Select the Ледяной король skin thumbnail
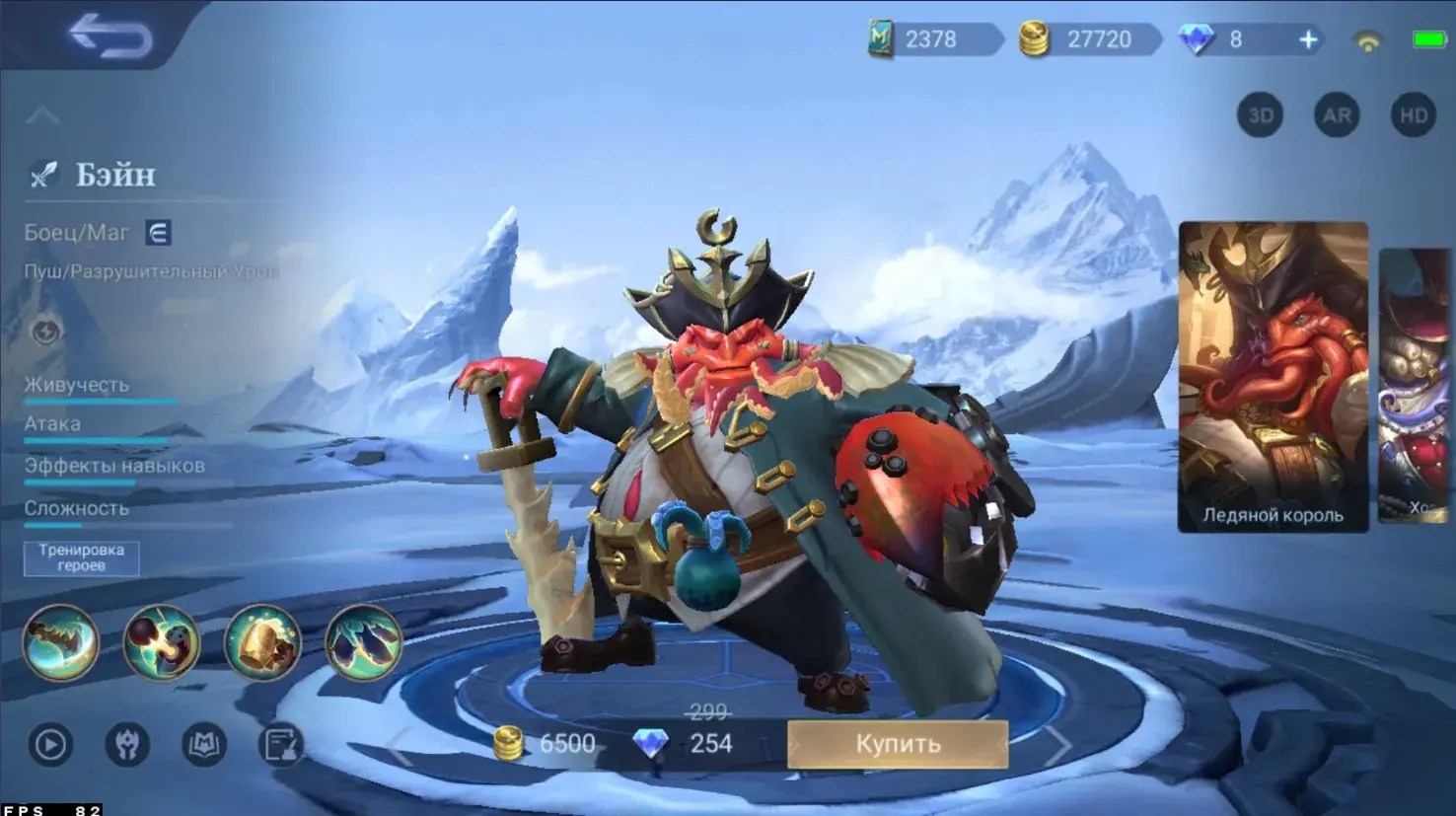 [1273, 377]
